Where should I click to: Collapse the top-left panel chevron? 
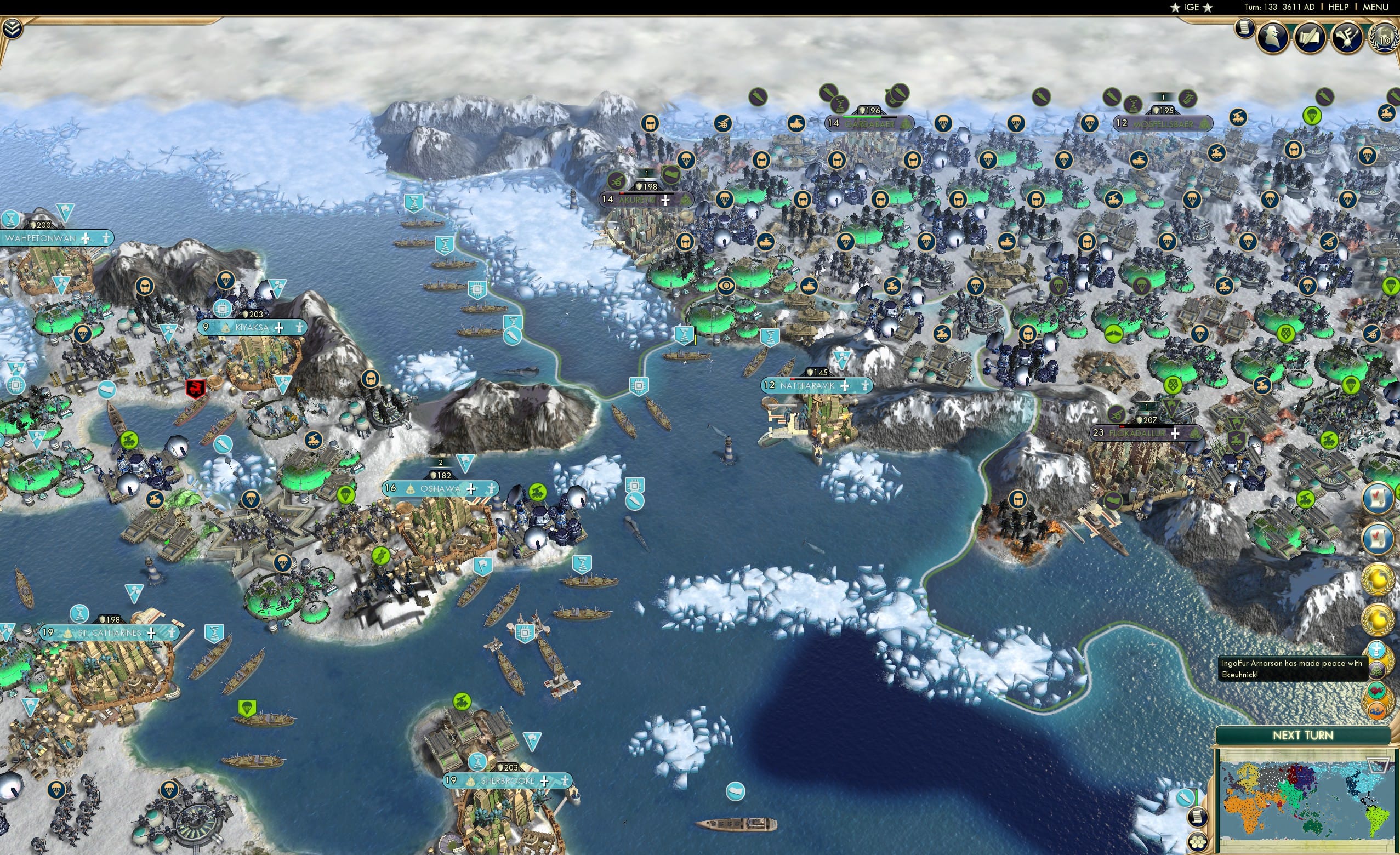[13, 29]
